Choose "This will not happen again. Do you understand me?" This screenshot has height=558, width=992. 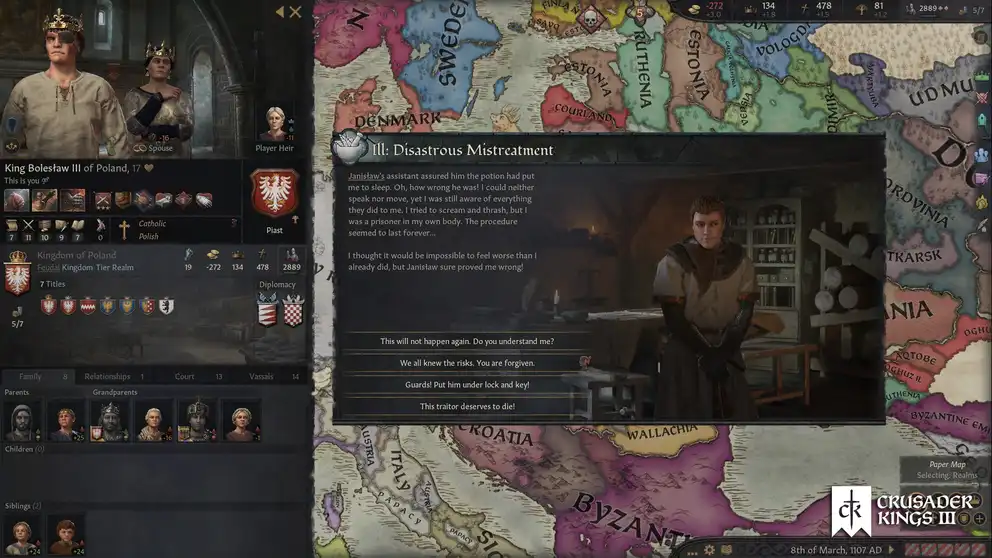coord(467,342)
